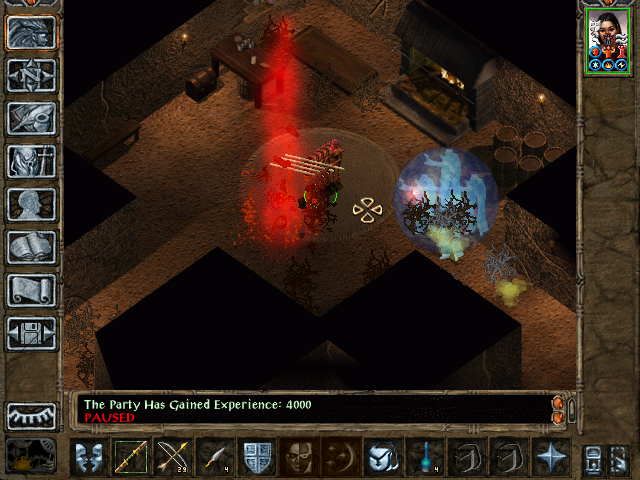Toggle the game clock pause button

click(x=32, y=456)
